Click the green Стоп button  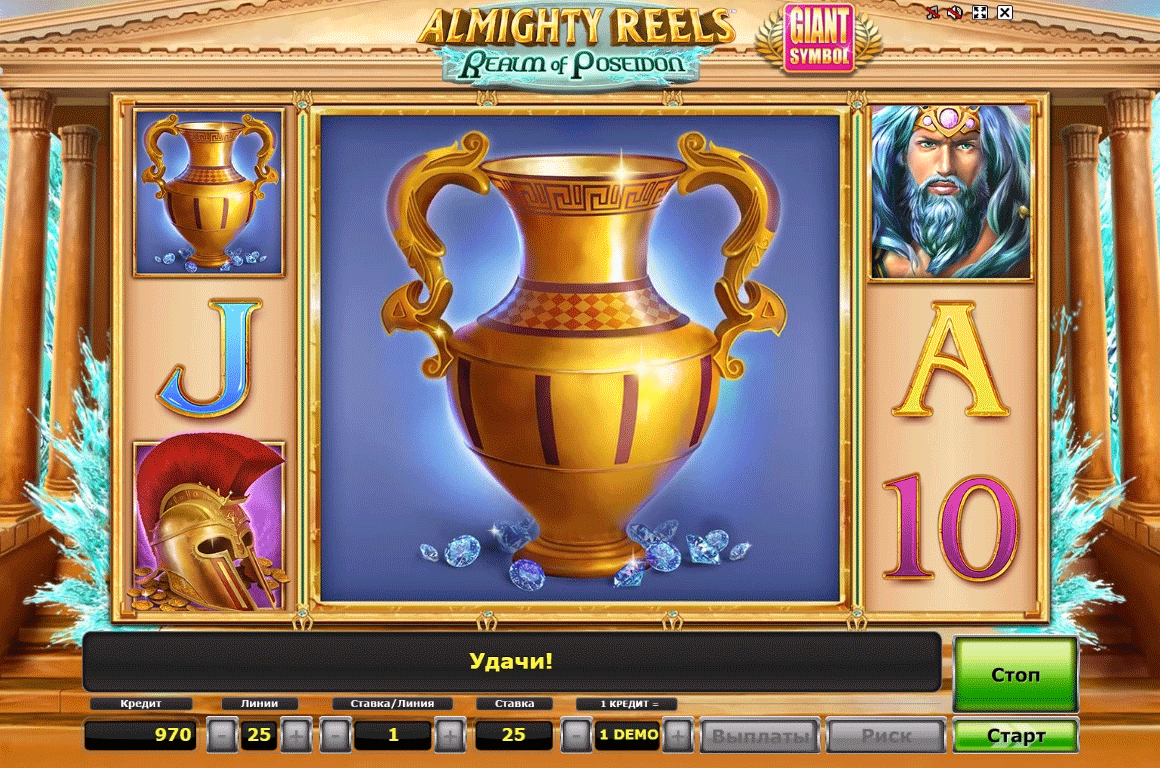[1015, 675]
